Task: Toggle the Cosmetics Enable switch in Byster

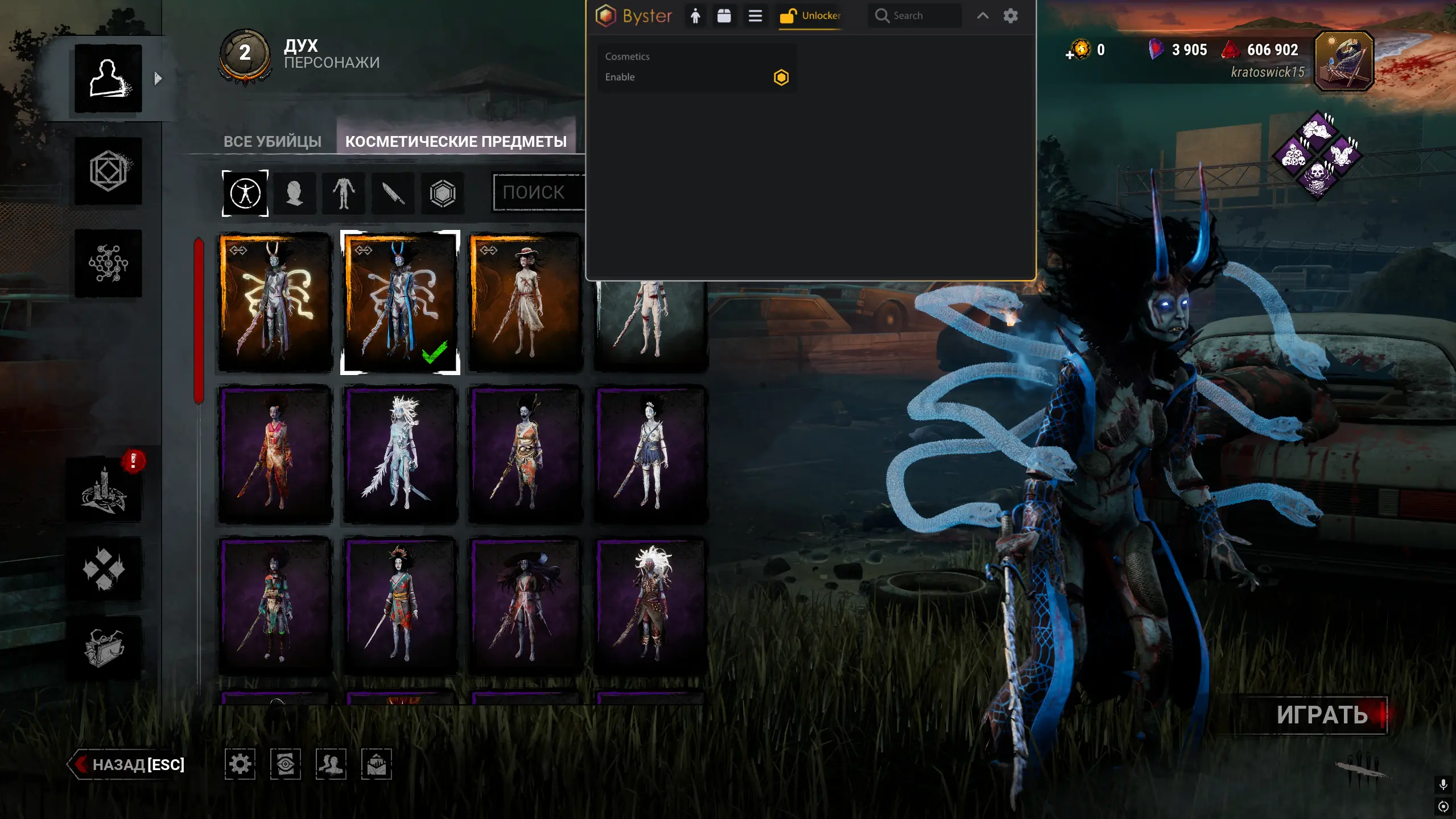Action: pos(781,77)
